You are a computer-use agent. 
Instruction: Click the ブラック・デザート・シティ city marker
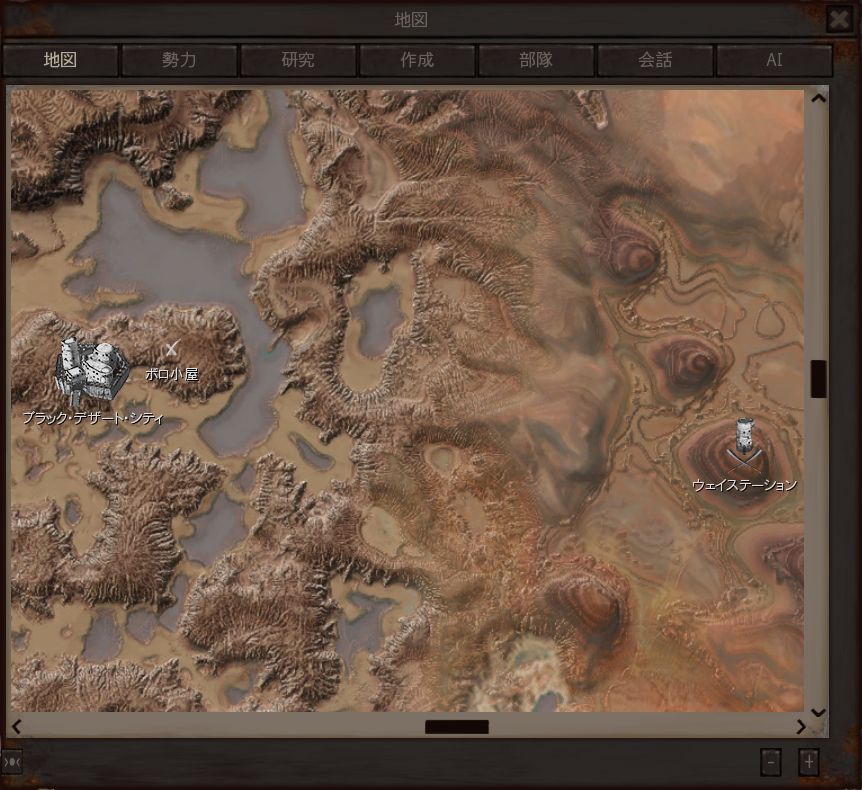(x=91, y=370)
